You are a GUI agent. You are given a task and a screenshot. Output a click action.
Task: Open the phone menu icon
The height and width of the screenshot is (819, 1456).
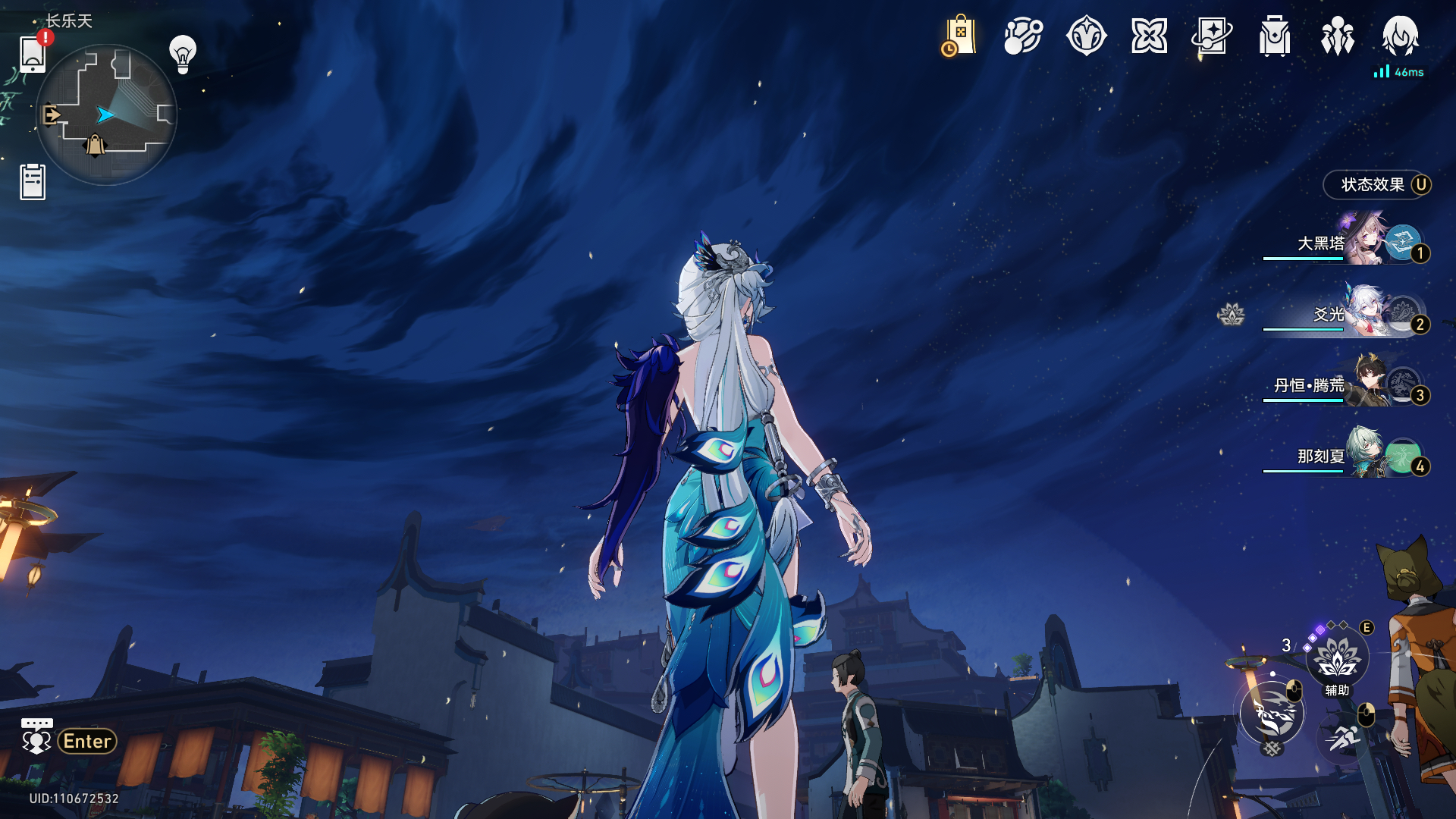(x=33, y=53)
